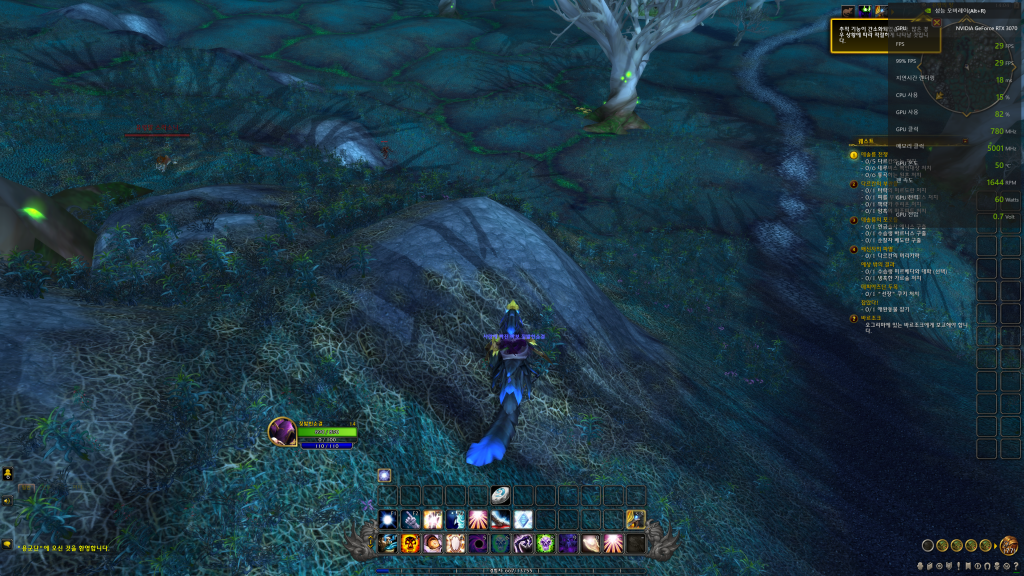This screenshot has height=576, width=1024.
Task: Collapse the quest tracker header
Action: click(965, 141)
